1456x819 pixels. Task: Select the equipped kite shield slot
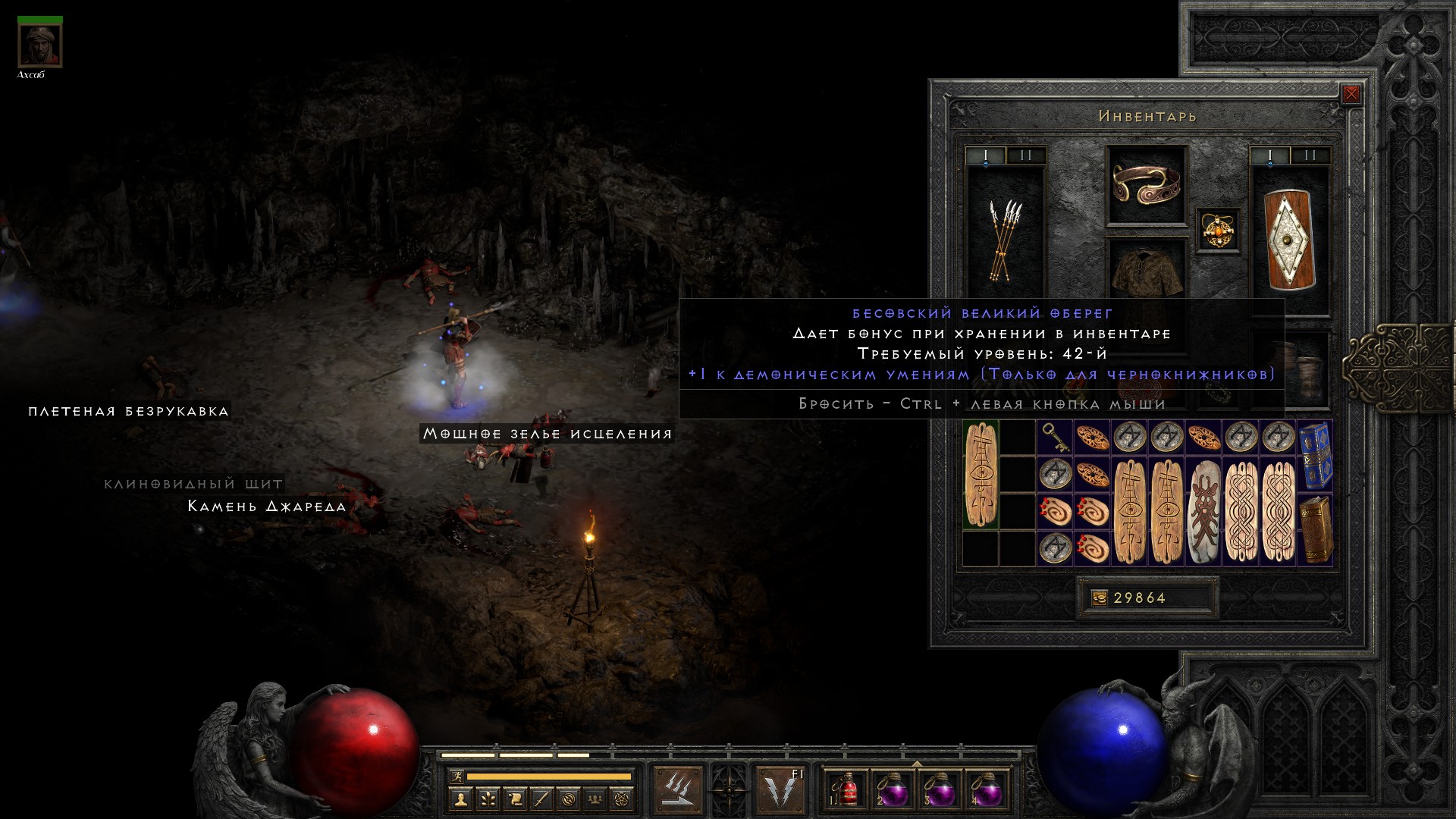pos(1289,240)
